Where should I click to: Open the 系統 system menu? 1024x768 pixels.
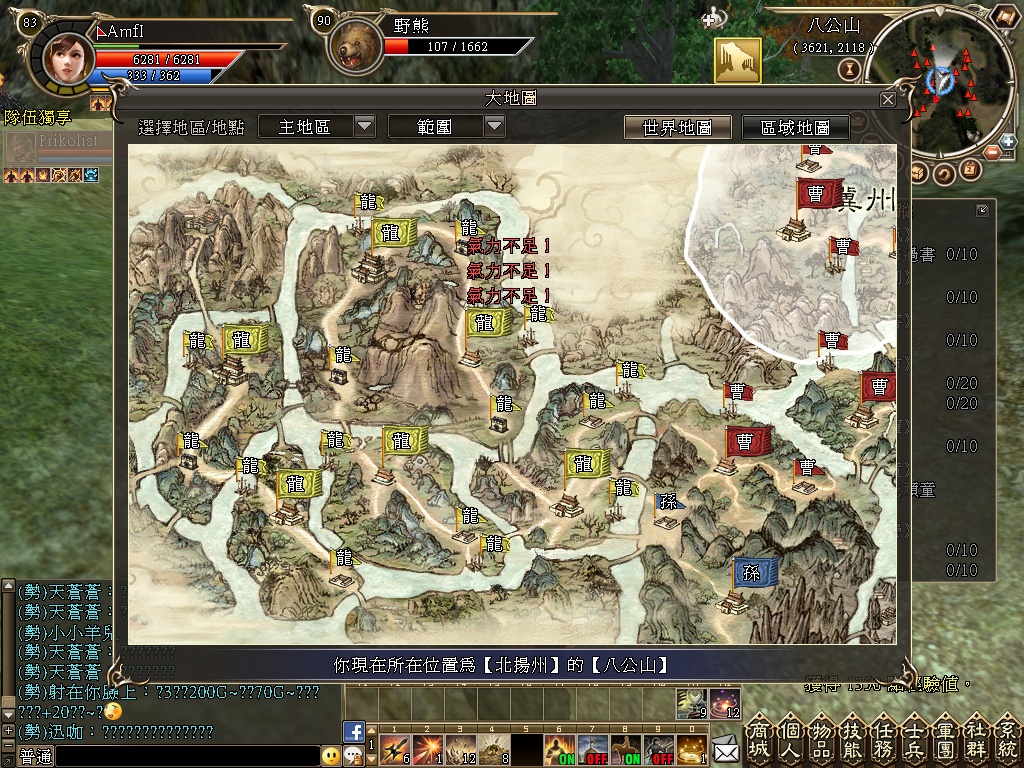(1007, 738)
